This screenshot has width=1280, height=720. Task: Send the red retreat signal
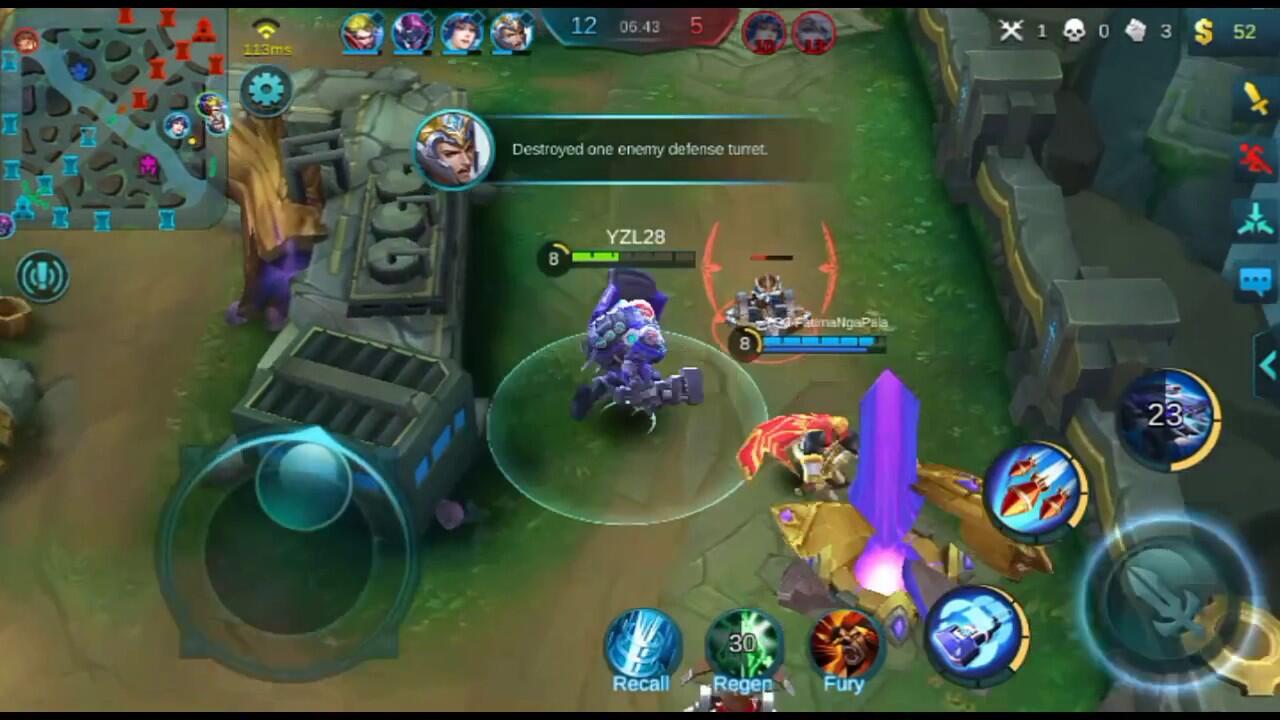pos(1255,158)
